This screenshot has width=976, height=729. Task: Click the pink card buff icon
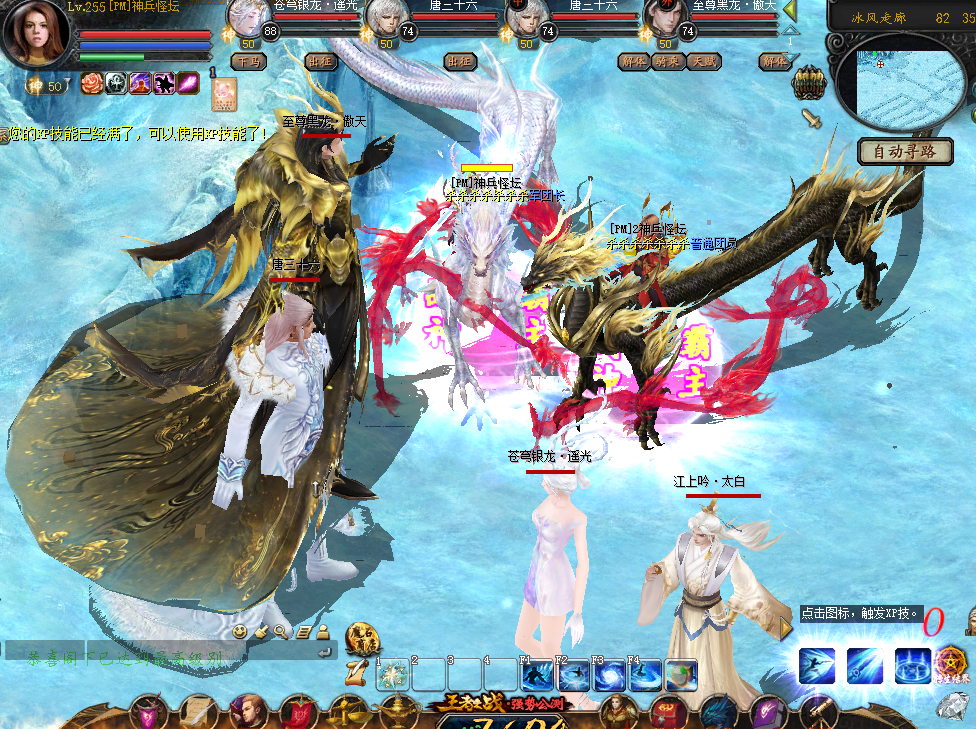222,94
